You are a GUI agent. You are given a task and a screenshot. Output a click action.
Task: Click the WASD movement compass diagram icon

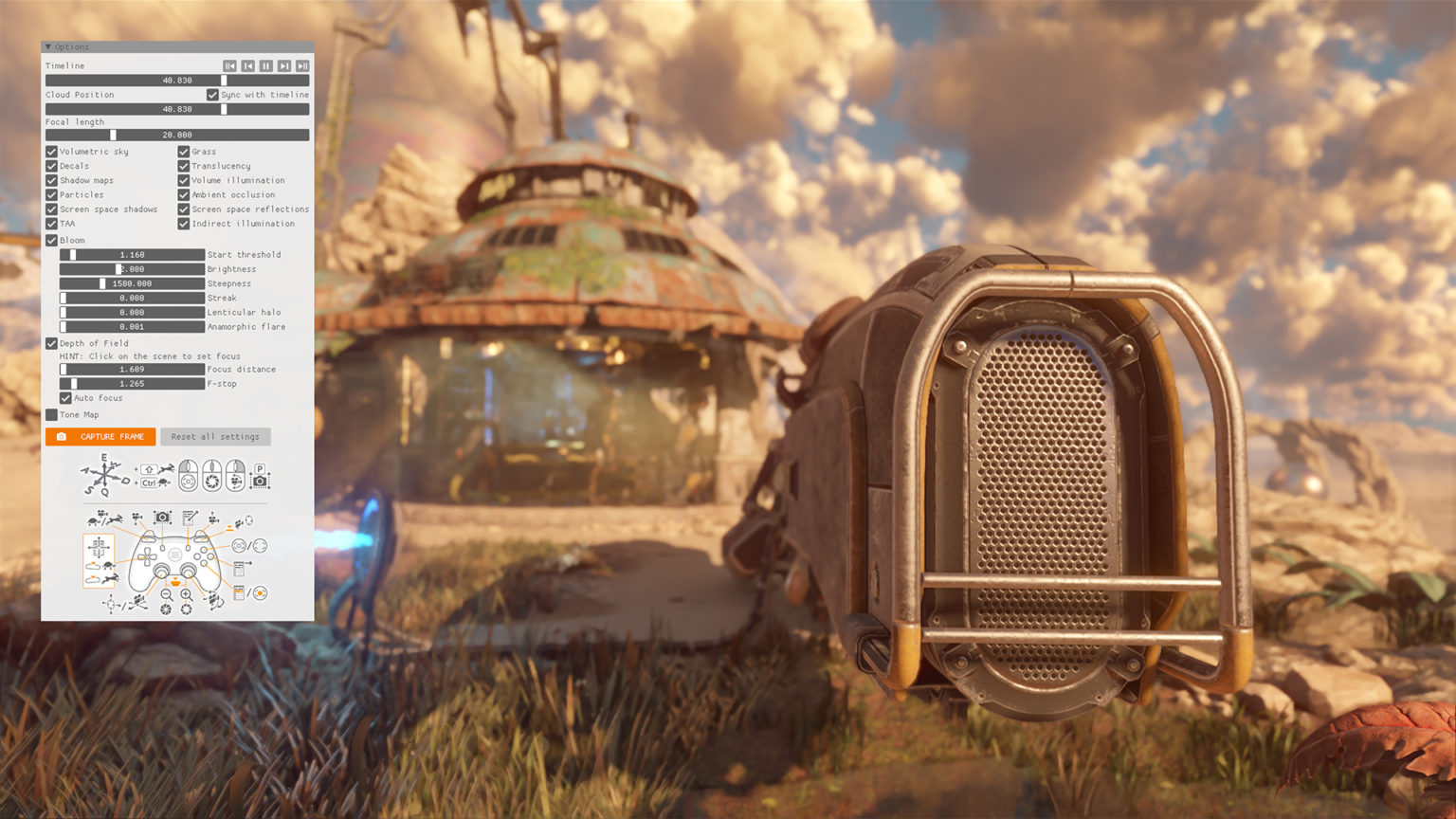[x=103, y=474]
